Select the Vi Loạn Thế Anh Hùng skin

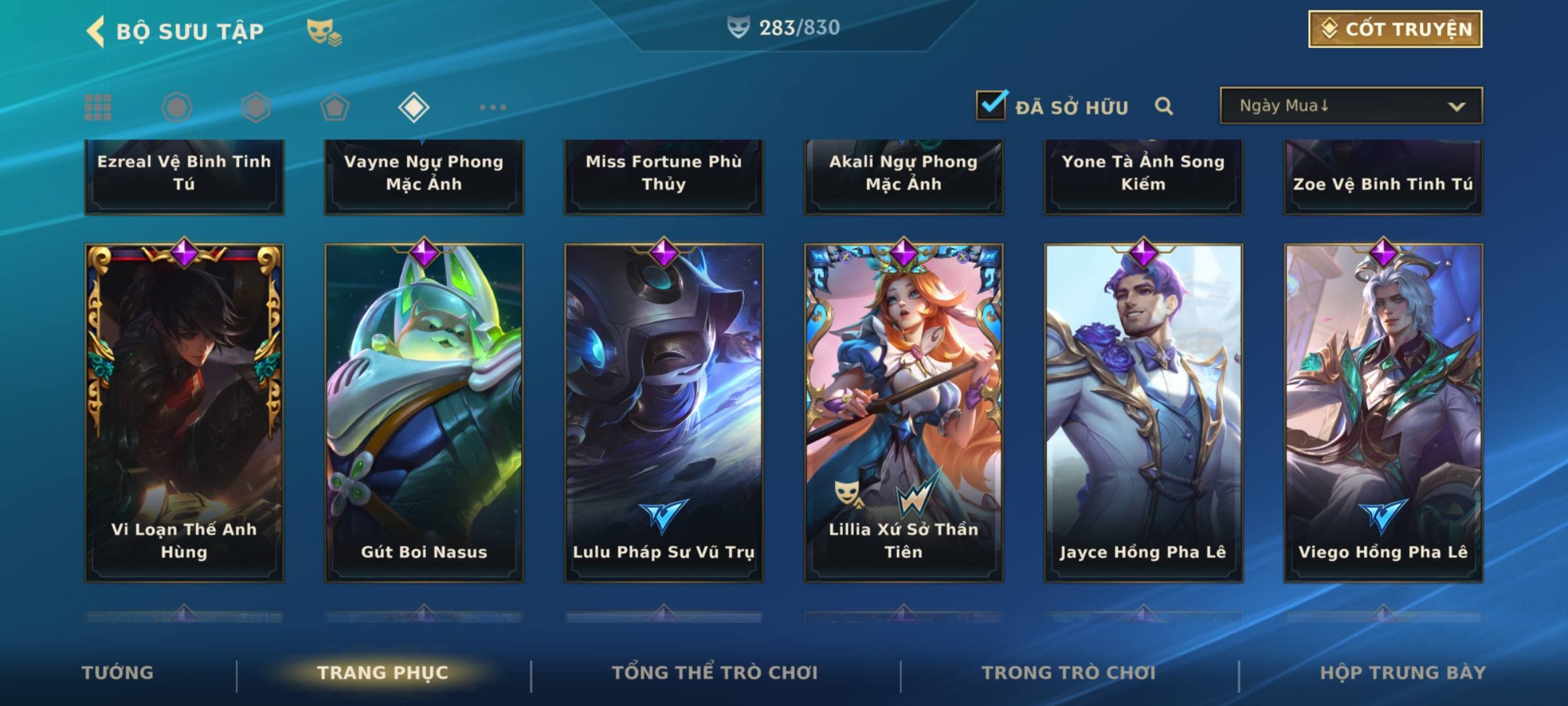pos(184,412)
